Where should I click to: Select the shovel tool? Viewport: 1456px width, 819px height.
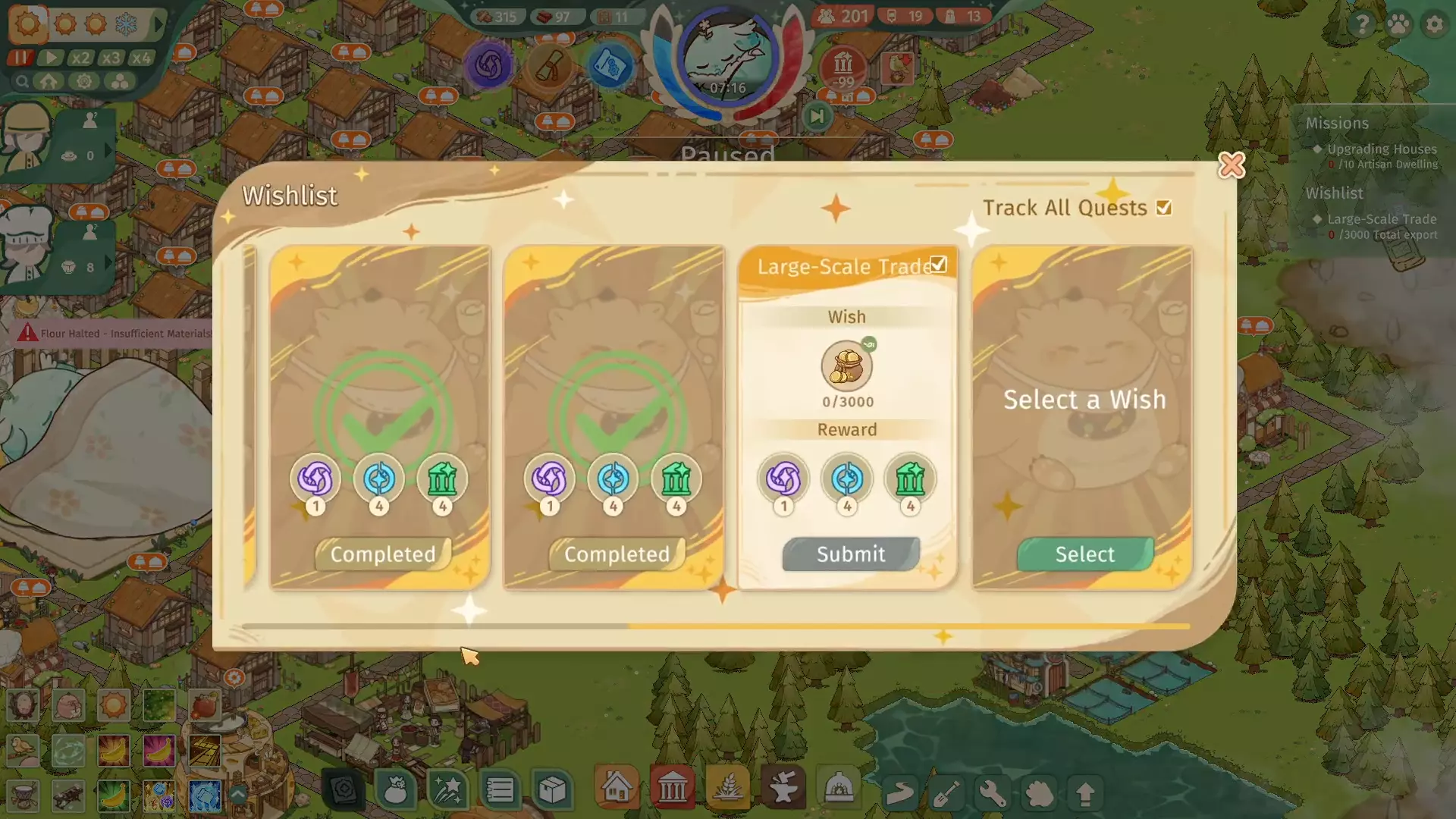946,793
